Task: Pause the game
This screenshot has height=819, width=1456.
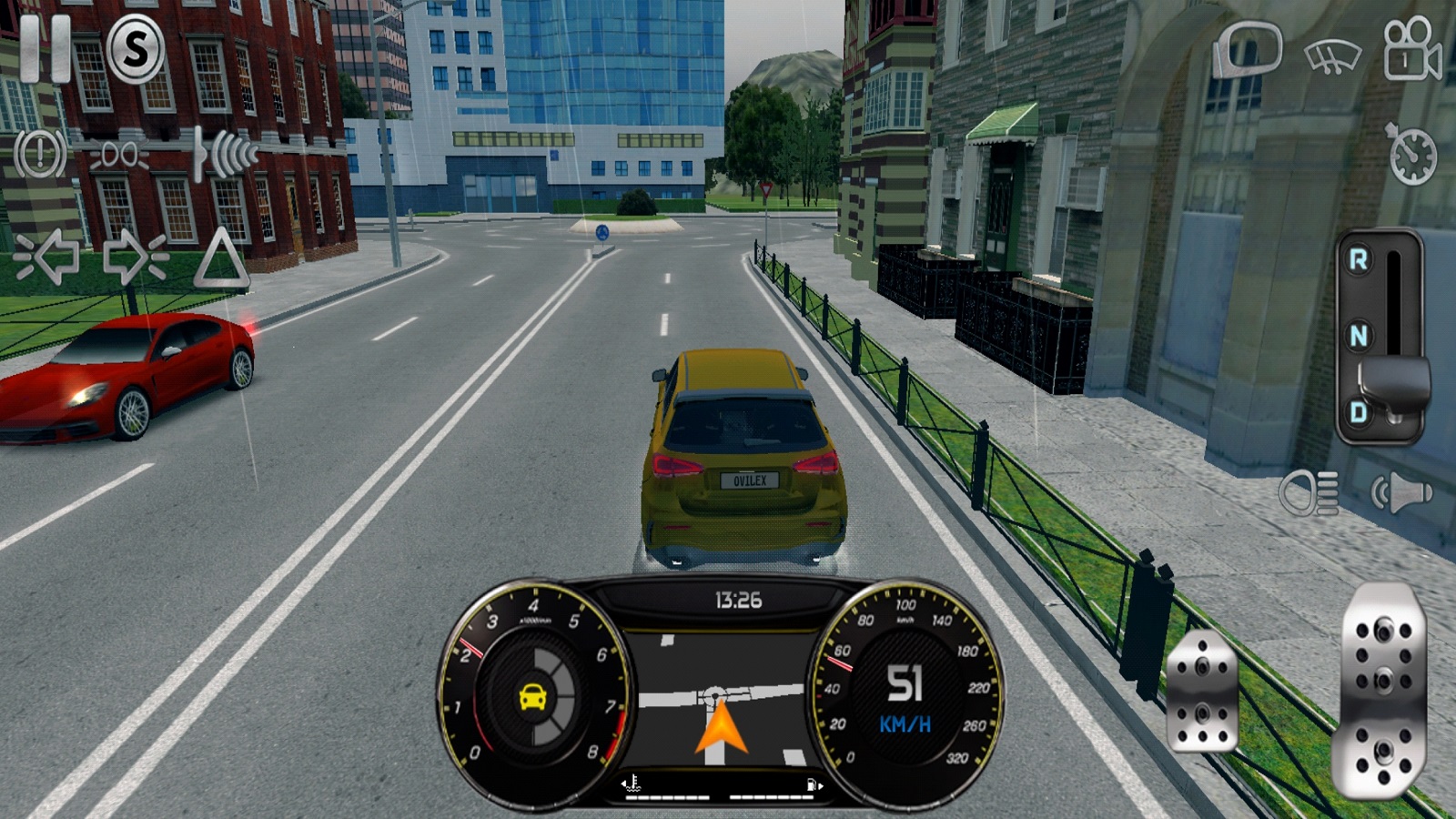Action: point(44,47)
